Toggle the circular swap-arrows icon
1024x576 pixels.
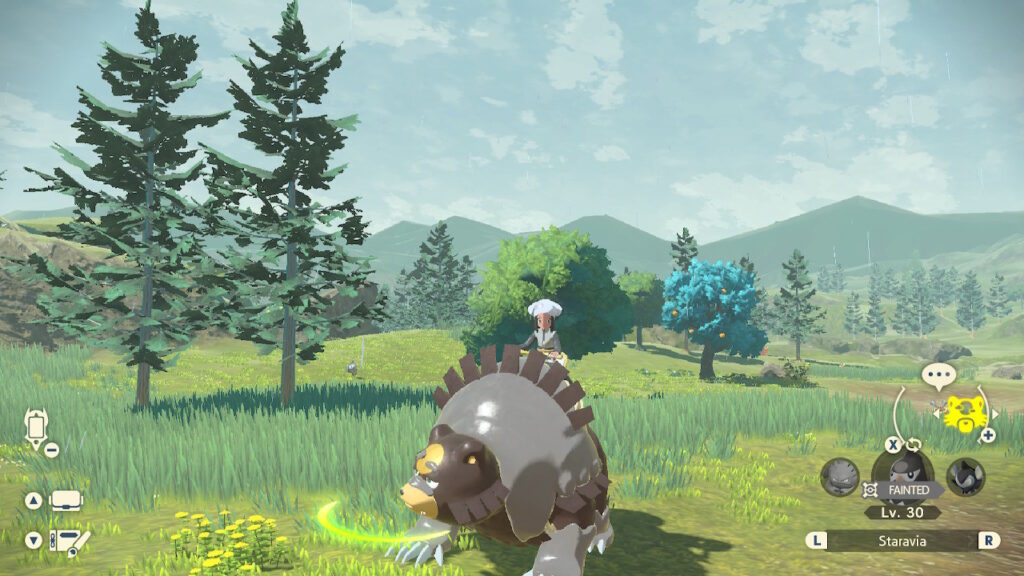912,445
